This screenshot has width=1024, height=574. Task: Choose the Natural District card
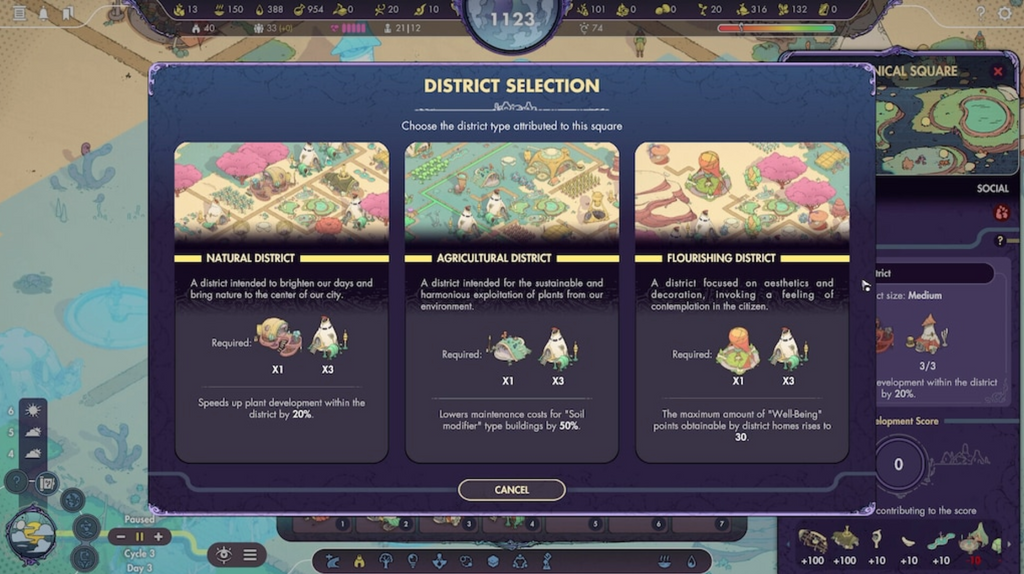point(281,301)
